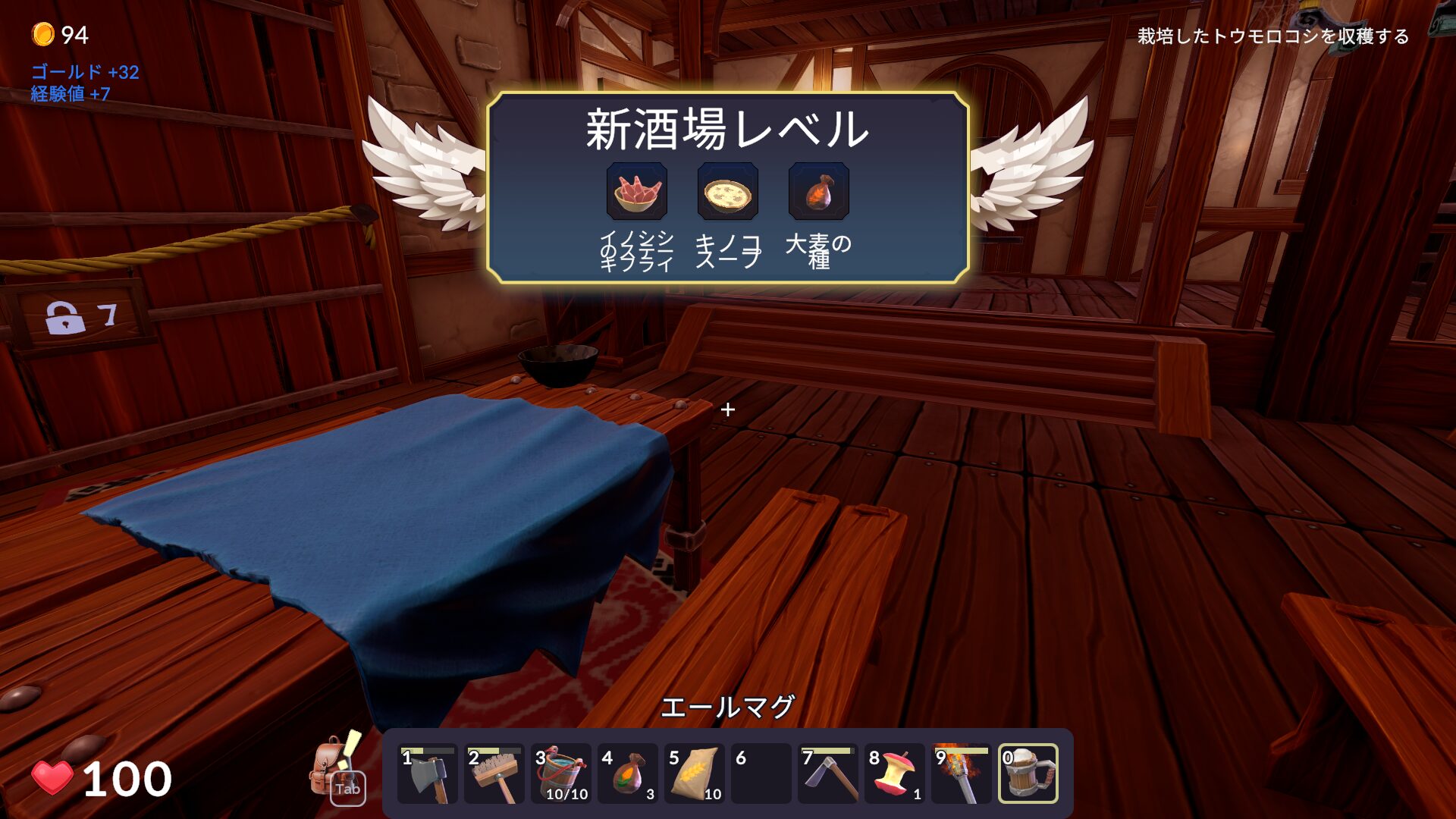This screenshot has width=1456, height=819.
Task: Equip the broom from the hotbar
Action: (x=494, y=773)
